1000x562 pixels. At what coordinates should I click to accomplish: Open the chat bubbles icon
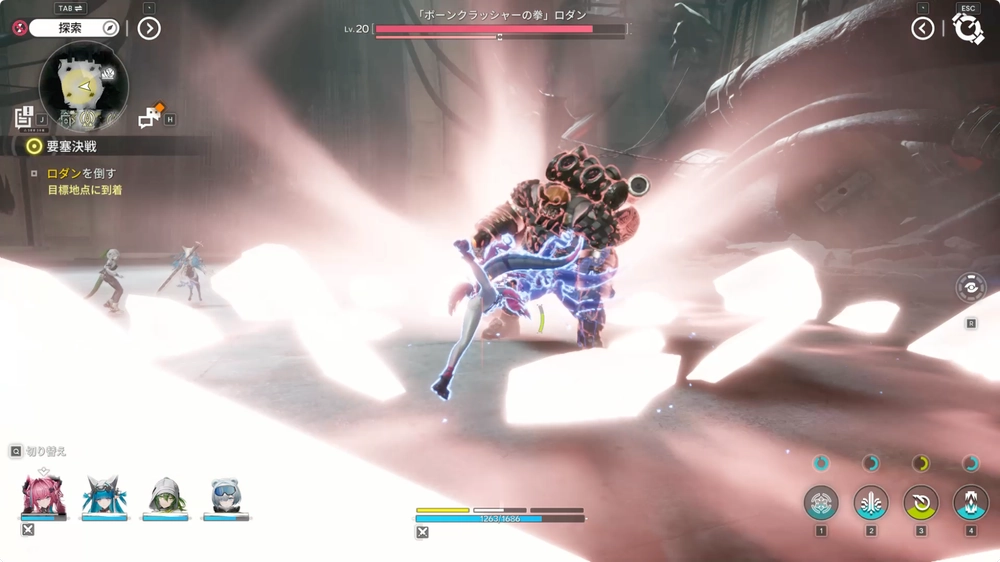point(151,117)
